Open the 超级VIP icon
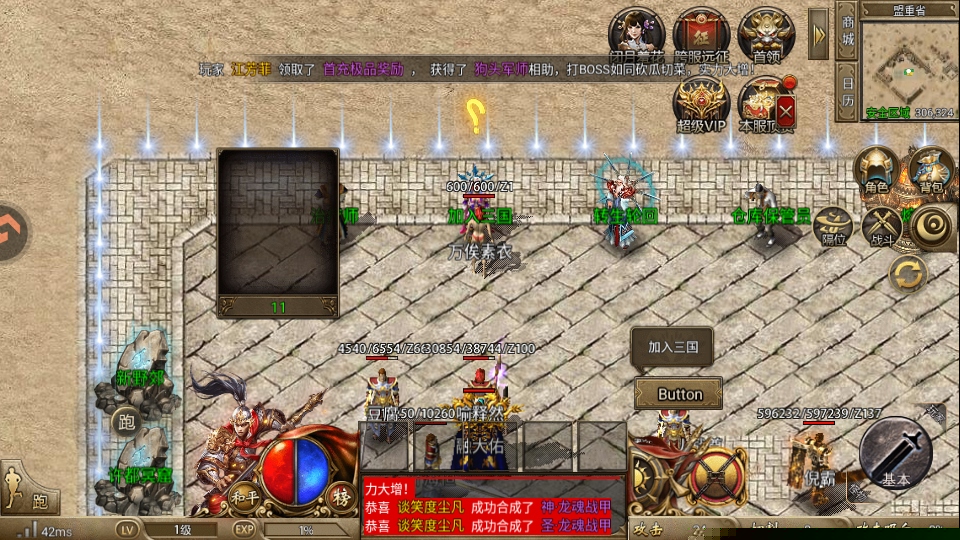The height and width of the screenshot is (540, 960). (702, 102)
